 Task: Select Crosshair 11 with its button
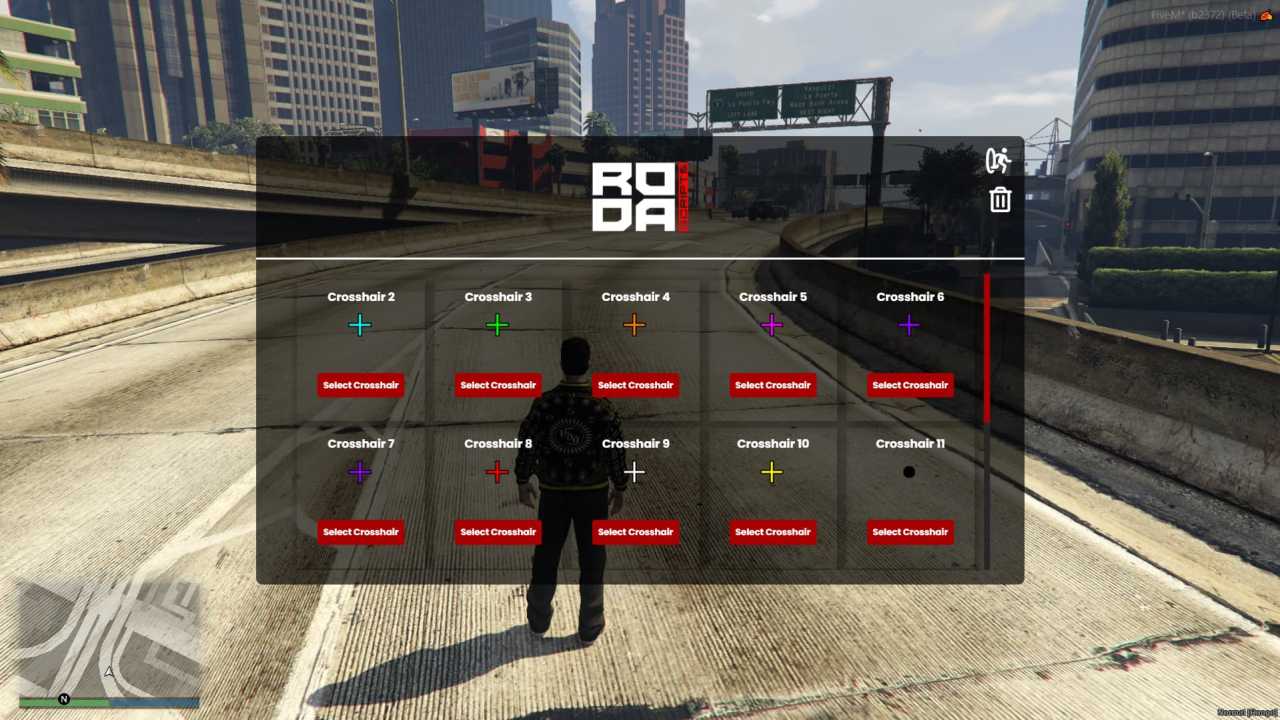(x=909, y=531)
